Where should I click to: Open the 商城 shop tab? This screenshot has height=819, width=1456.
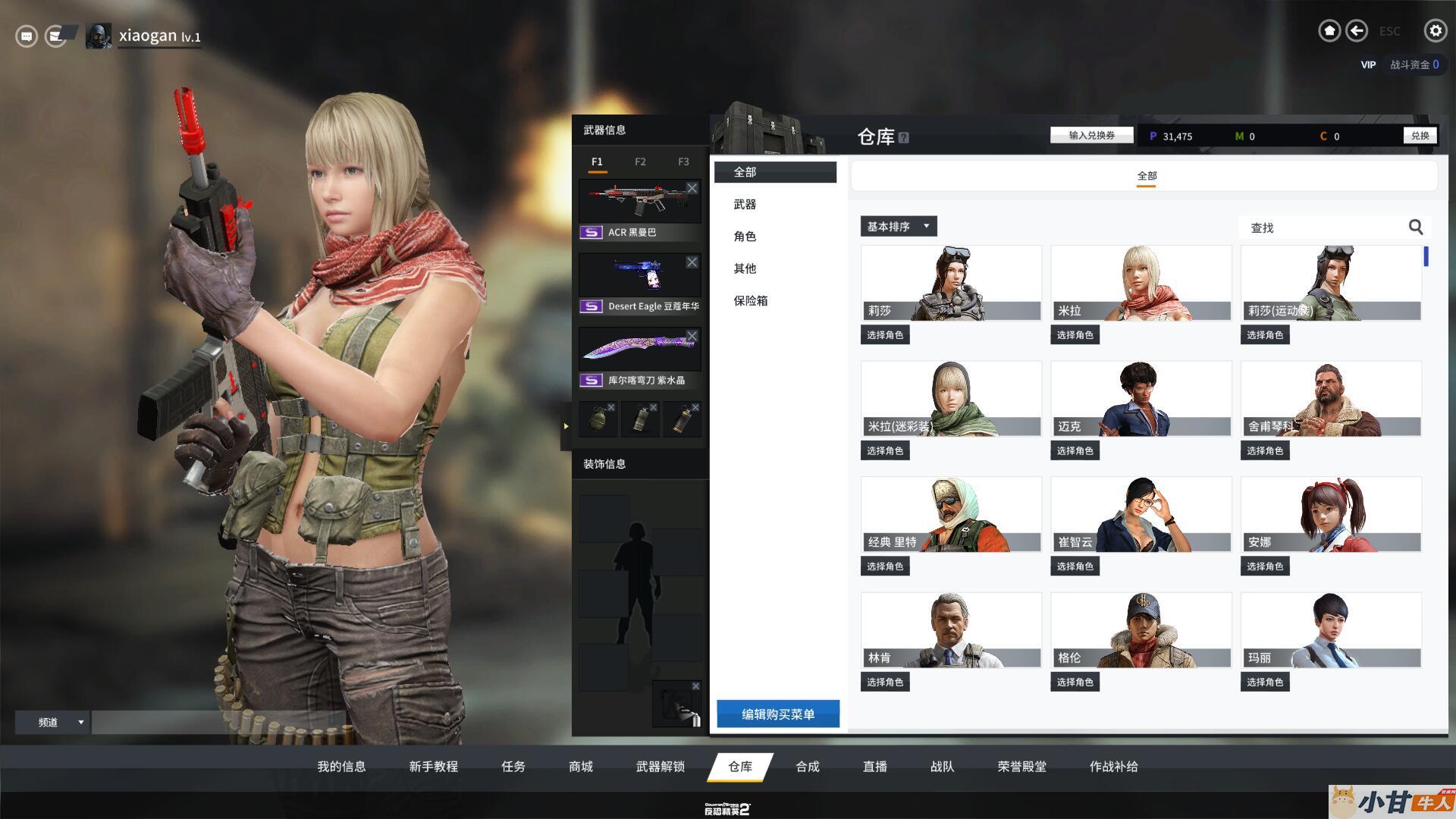point(580,767)
